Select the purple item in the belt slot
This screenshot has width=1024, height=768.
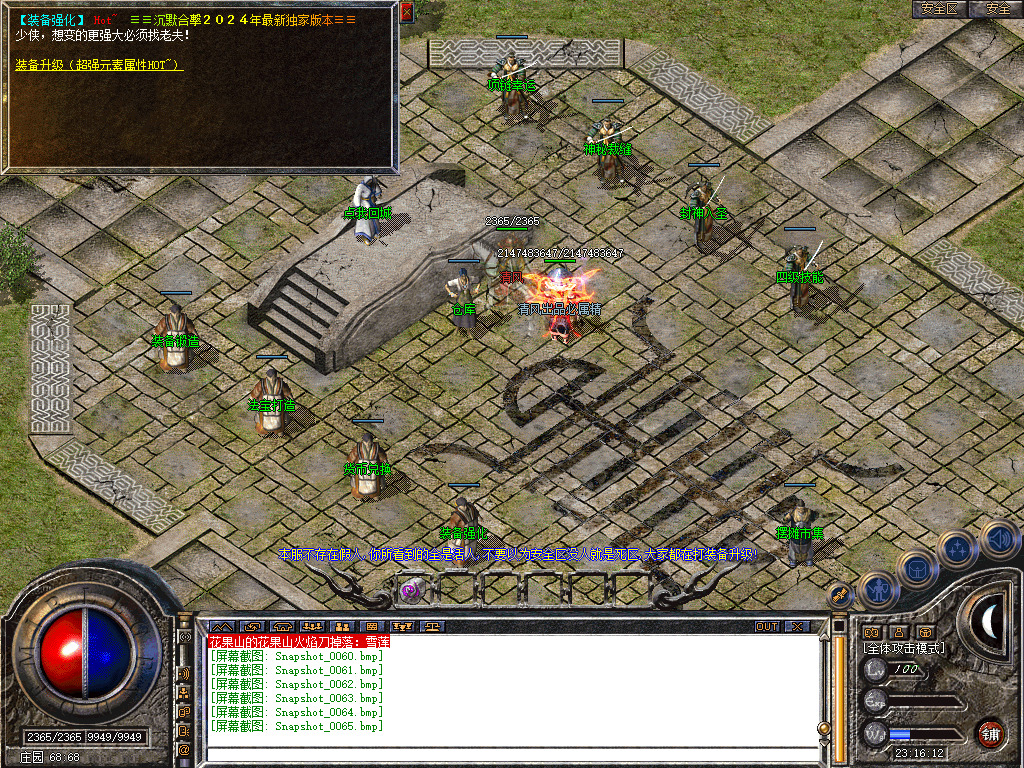click(411, 590)
